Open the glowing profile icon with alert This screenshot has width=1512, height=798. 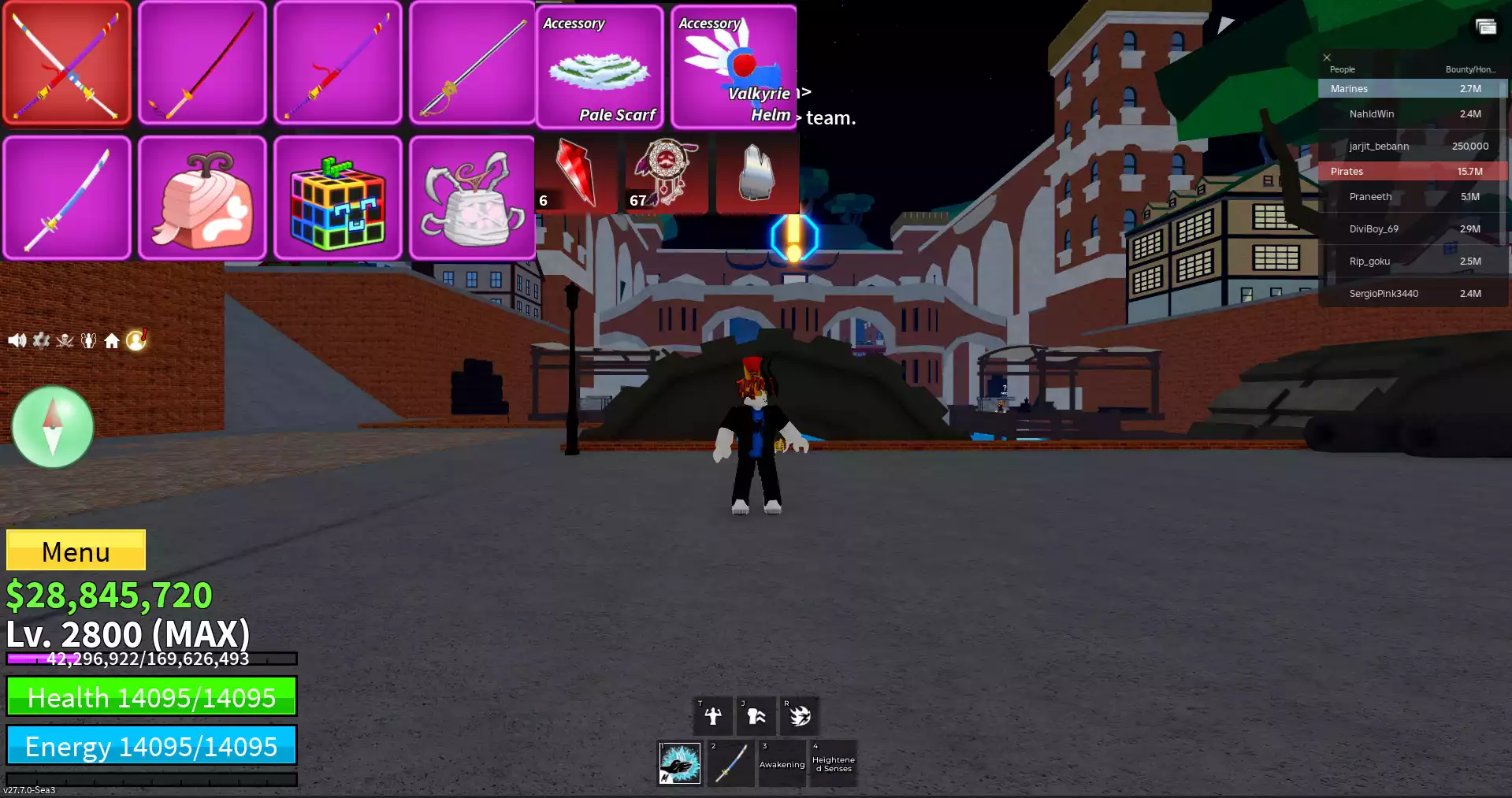click(136, 340)
